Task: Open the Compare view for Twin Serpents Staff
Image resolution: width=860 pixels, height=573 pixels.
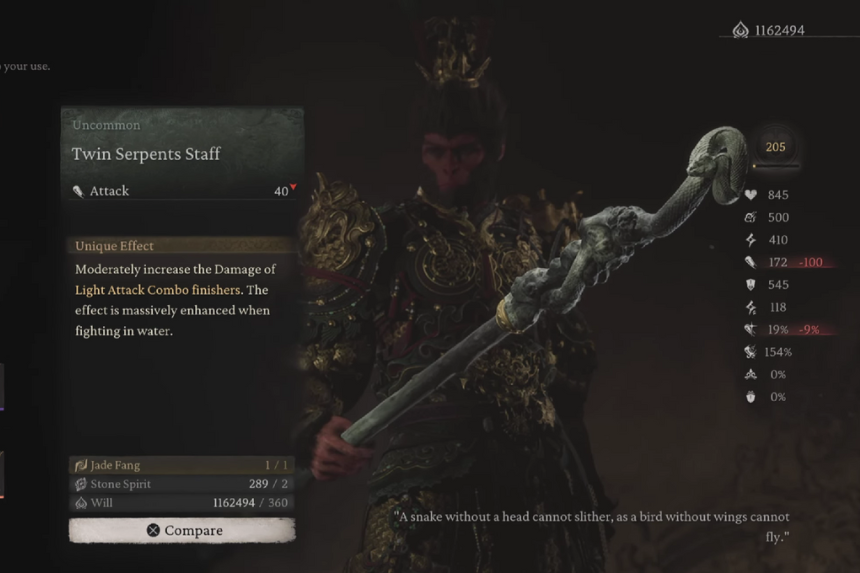Action: tap(182, 530)
